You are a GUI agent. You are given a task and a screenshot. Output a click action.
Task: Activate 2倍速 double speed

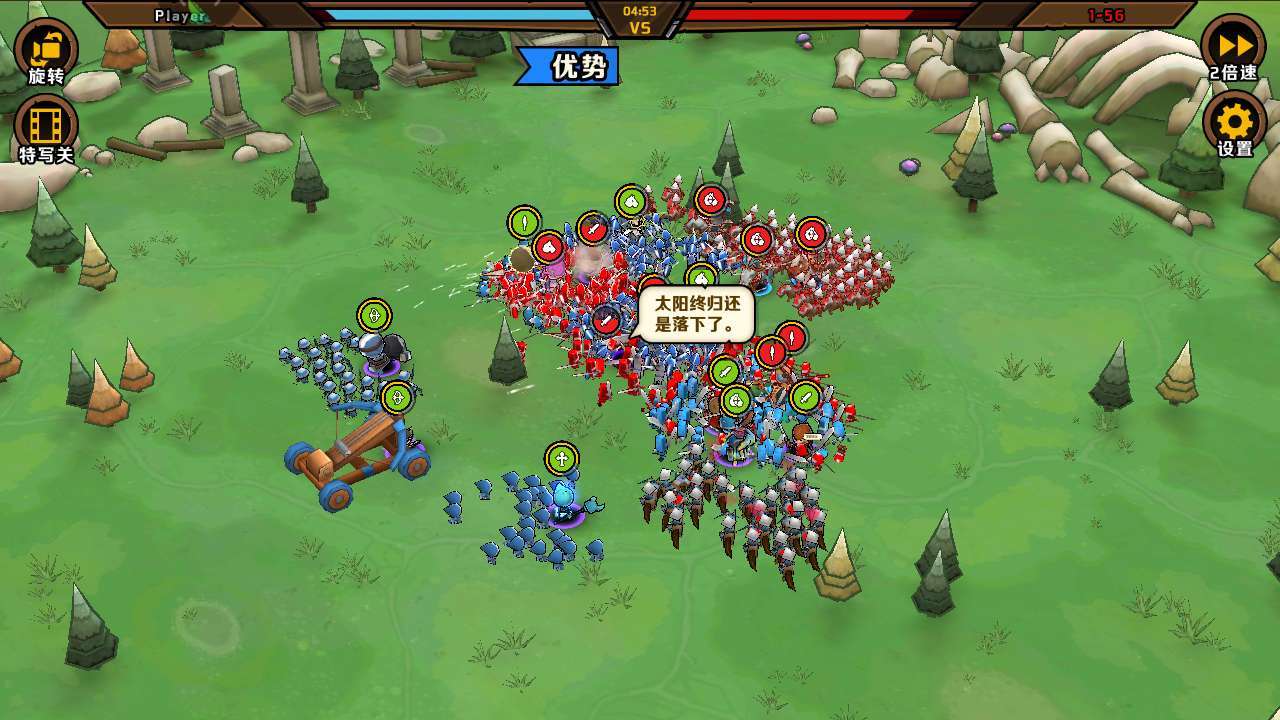(1233, 47)
